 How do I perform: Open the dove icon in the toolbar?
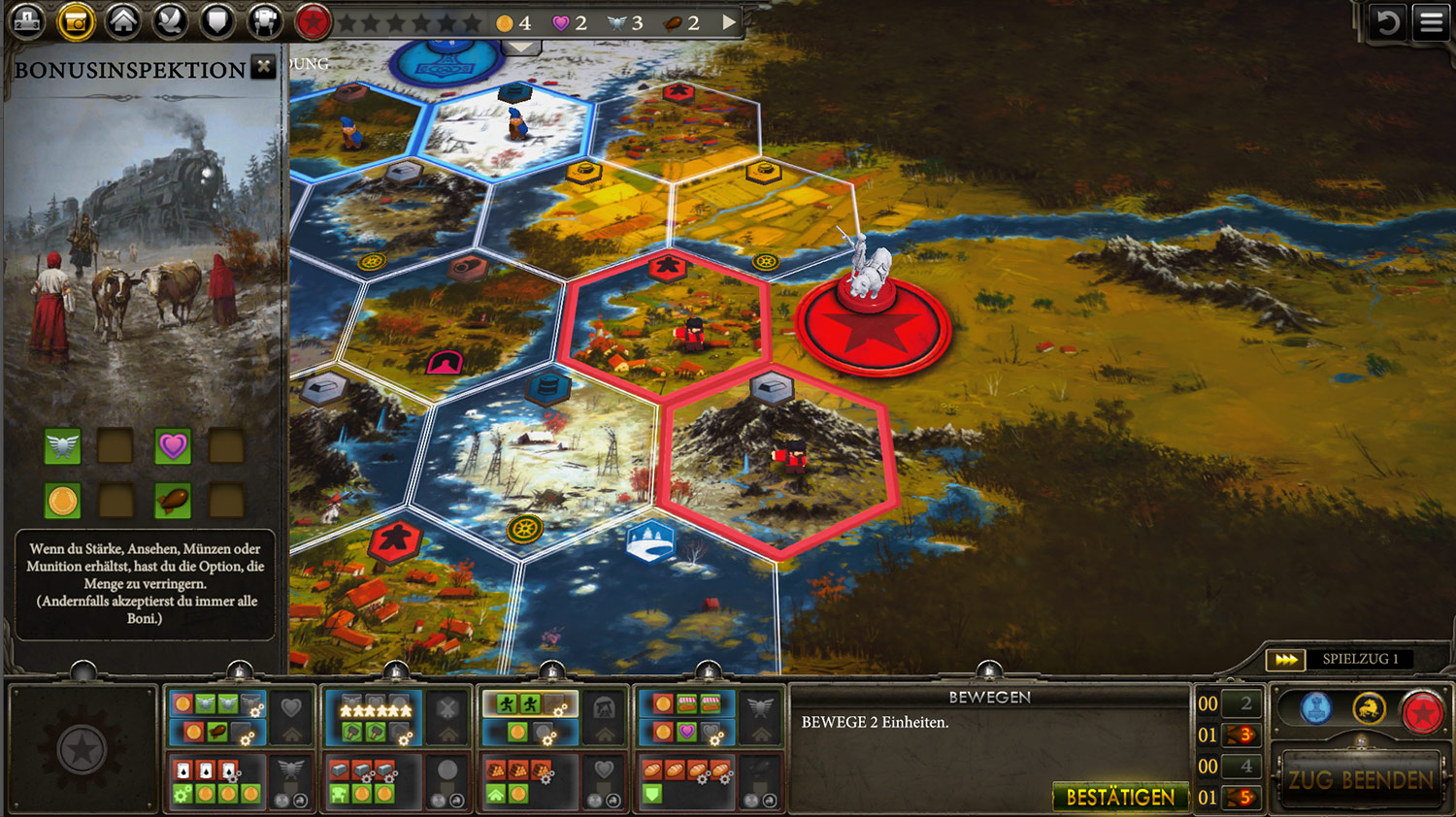[x=171, y=21]
